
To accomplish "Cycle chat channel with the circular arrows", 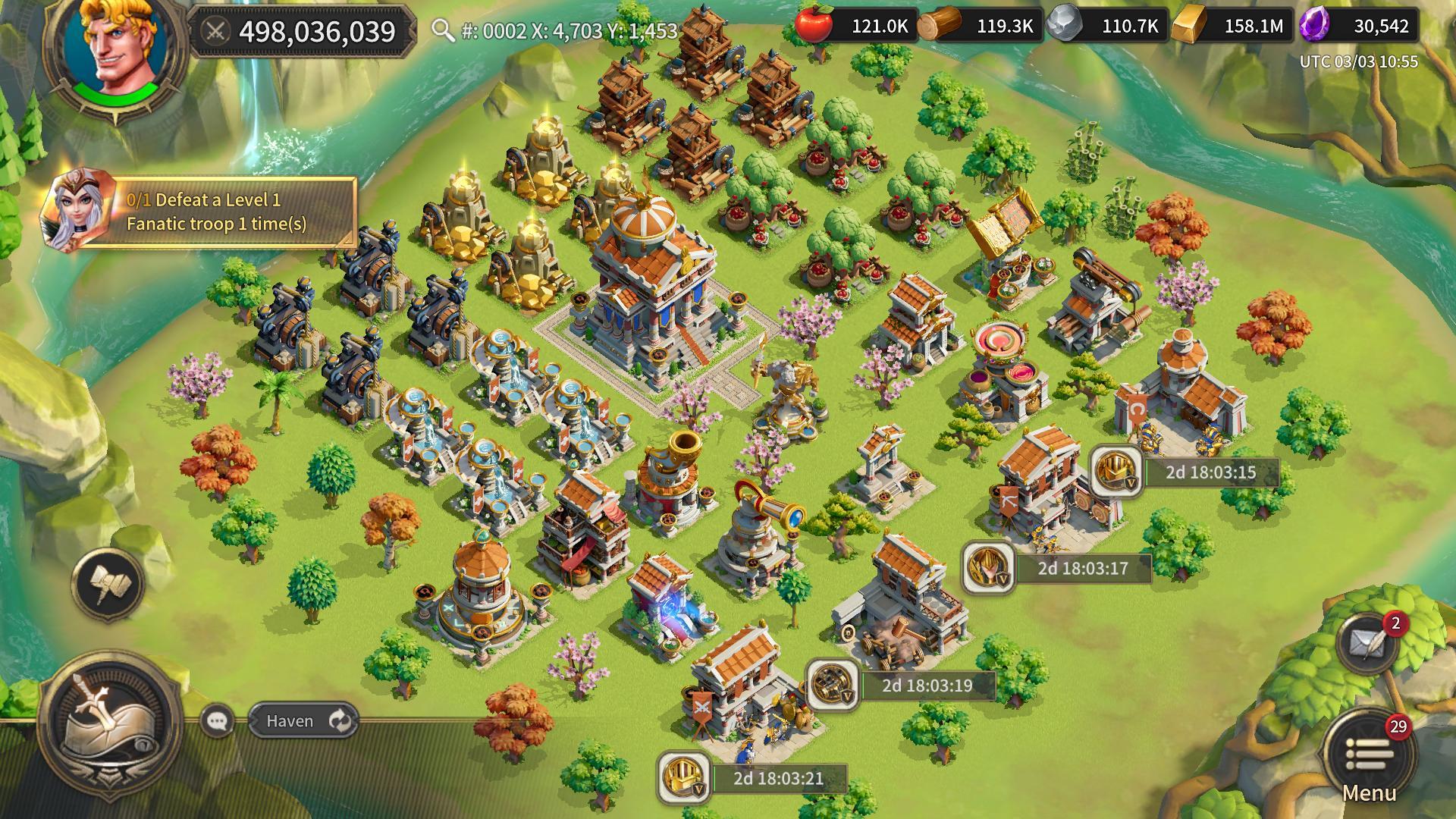I will 339,721.
